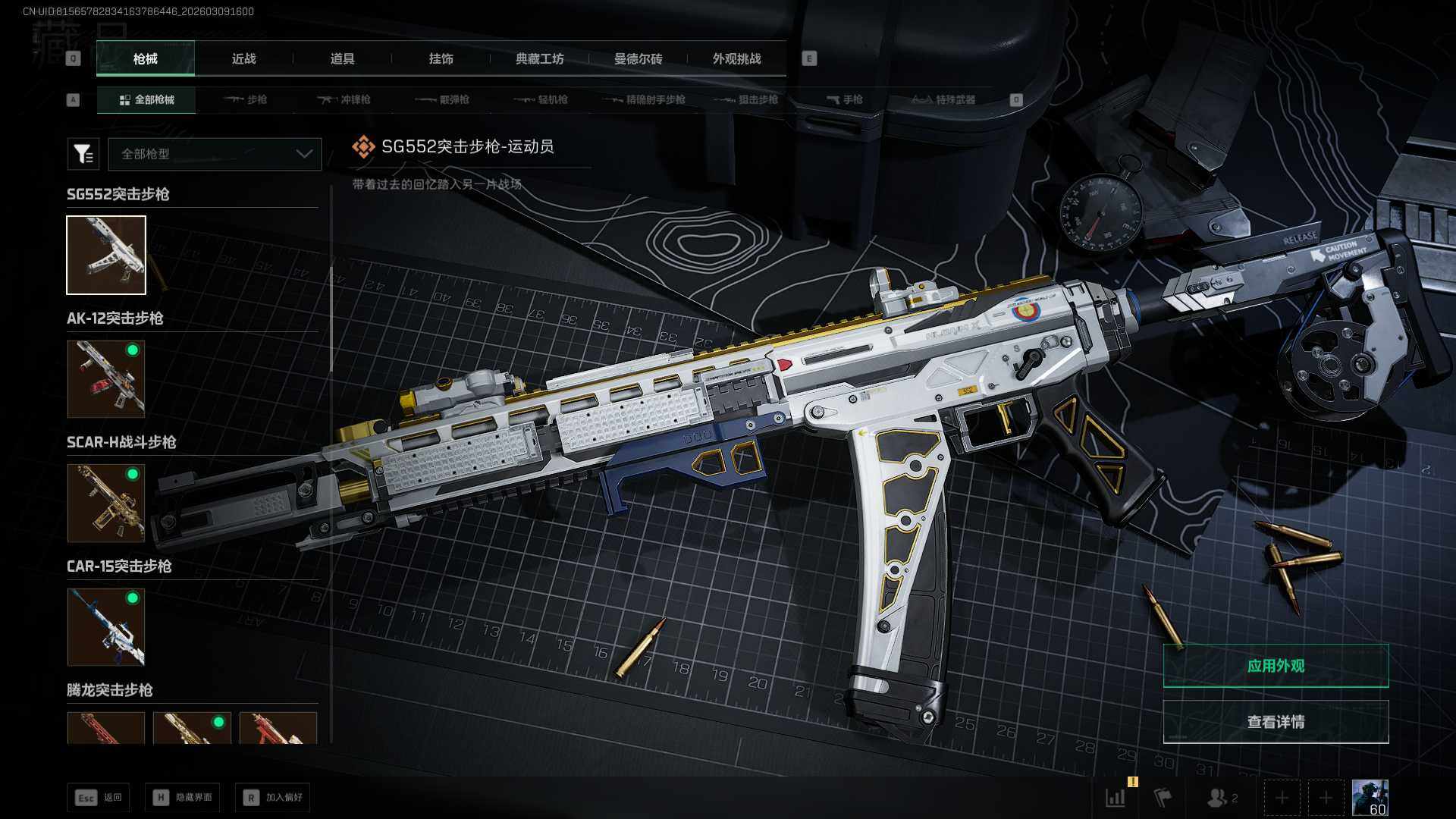Go to the 典藏工坊 tab

539,59
